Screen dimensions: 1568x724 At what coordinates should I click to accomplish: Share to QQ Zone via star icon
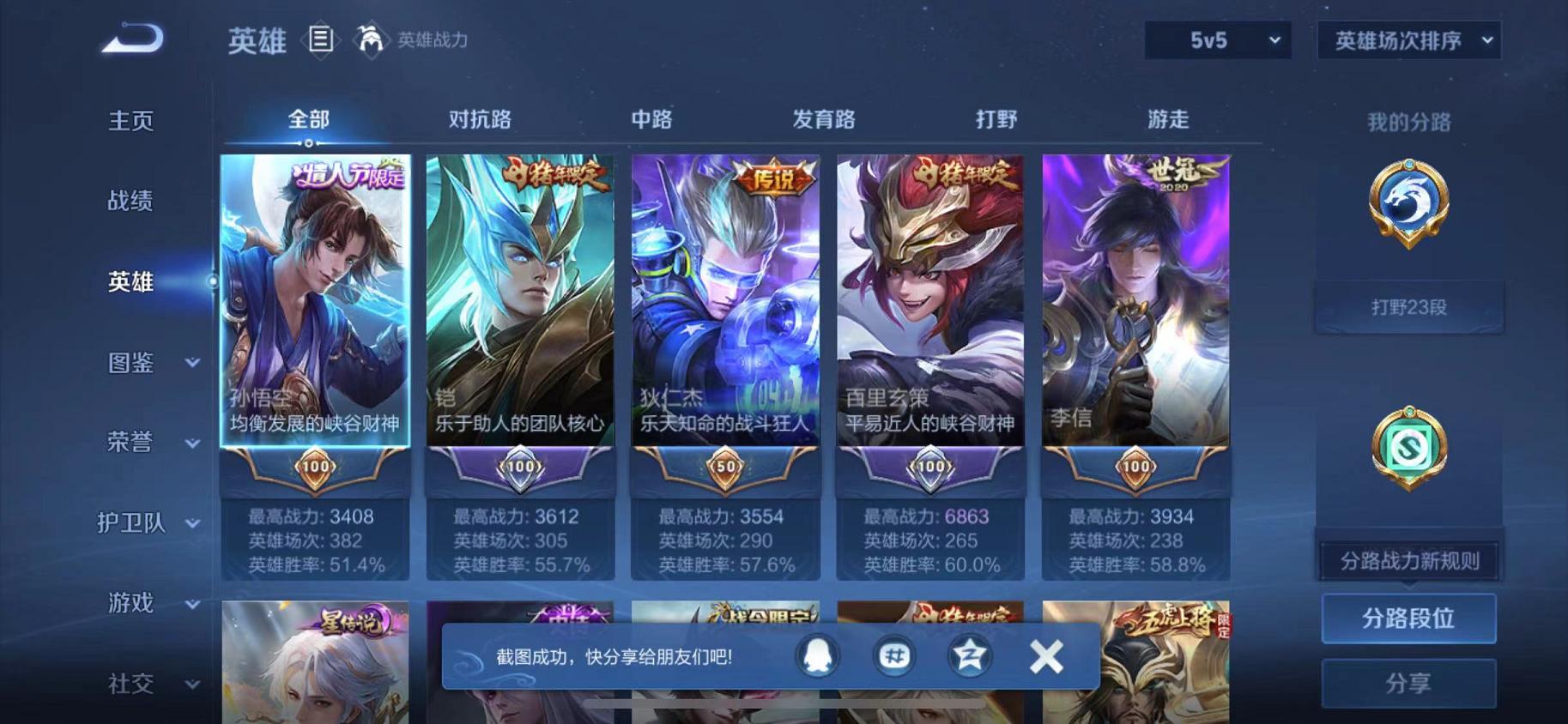pyautogui.click(x=969, y=655)
